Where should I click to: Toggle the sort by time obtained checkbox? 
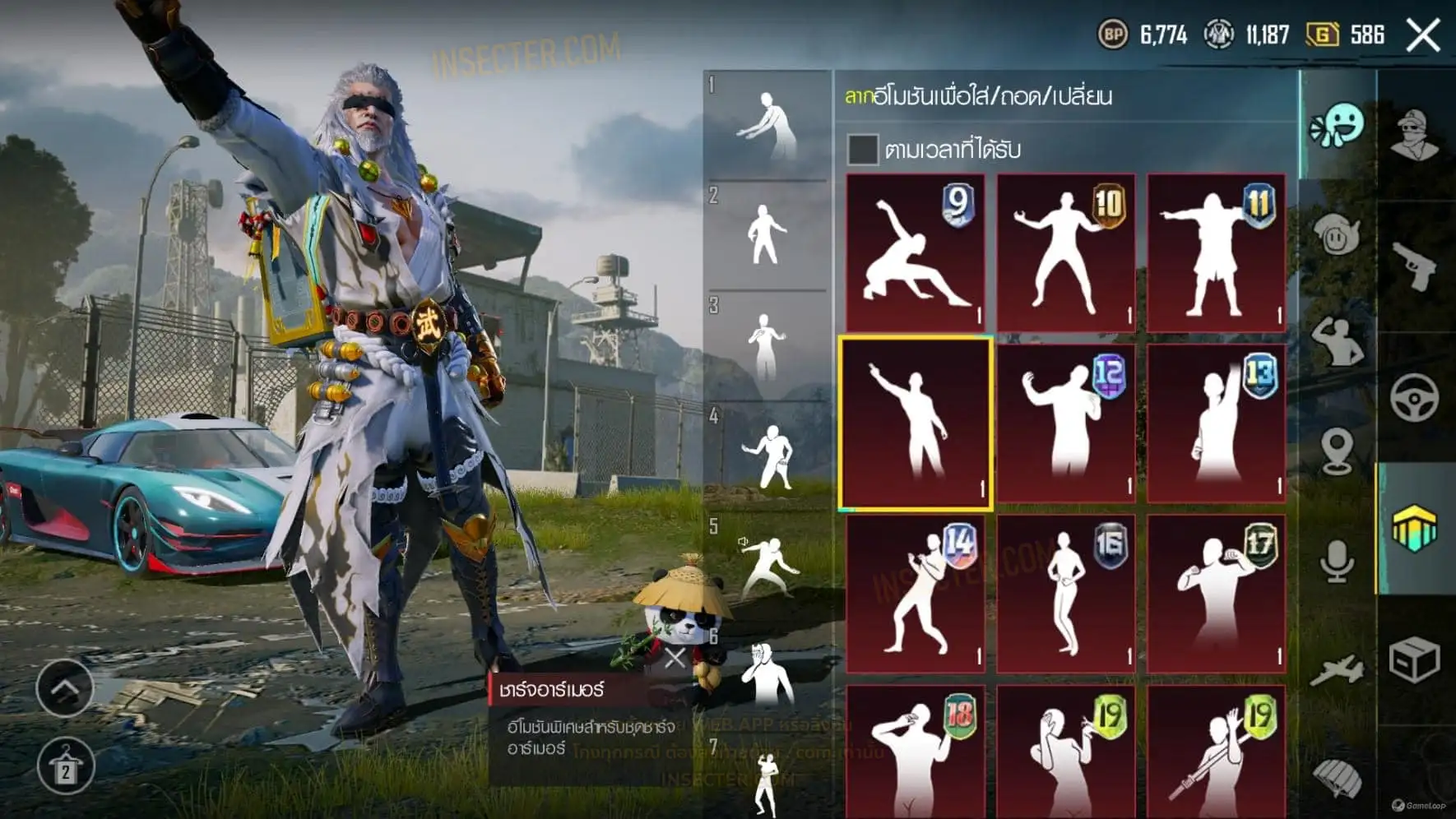(x=862, y=150)
